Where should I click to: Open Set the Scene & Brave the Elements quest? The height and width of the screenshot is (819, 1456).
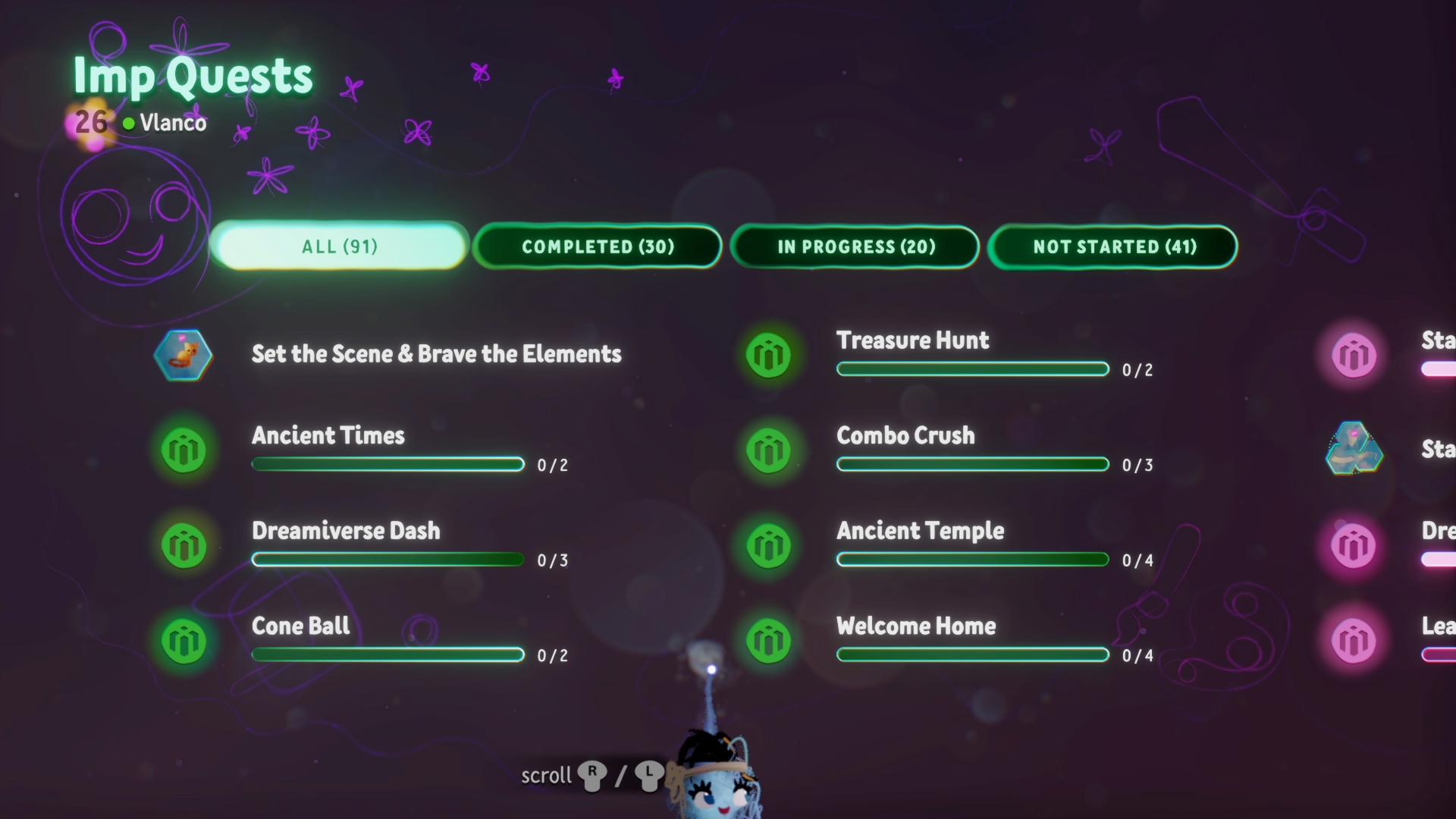coord(436,354)
